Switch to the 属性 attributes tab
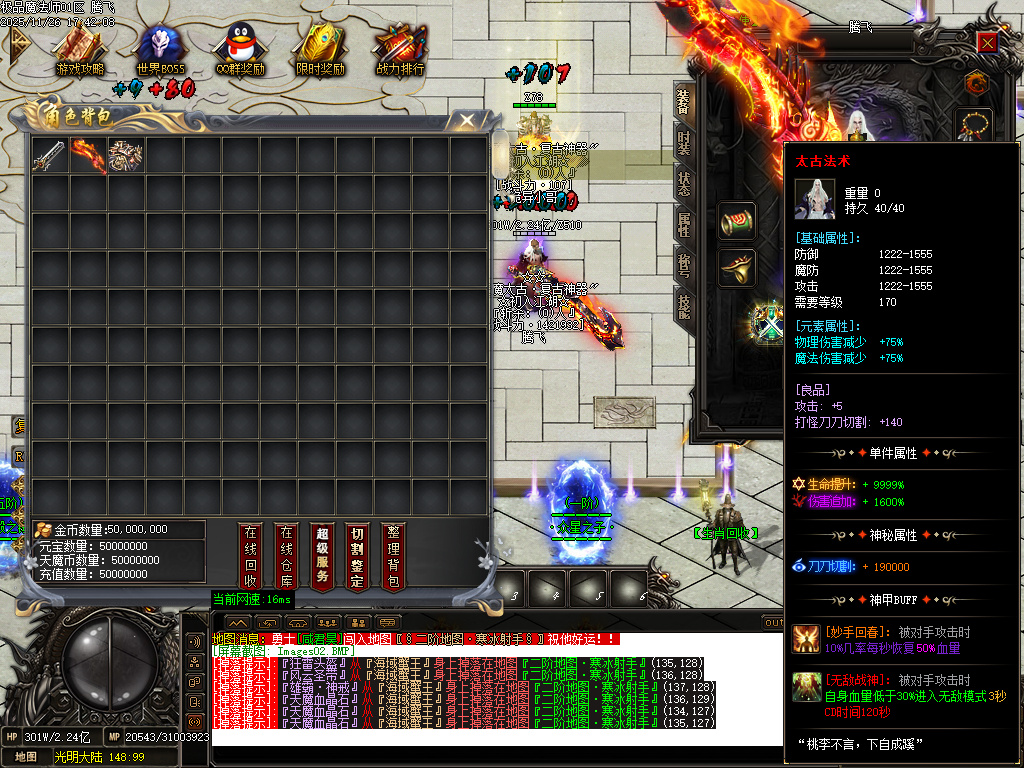The width and height of the screenshot is (1024, 768). coord(684,224)
